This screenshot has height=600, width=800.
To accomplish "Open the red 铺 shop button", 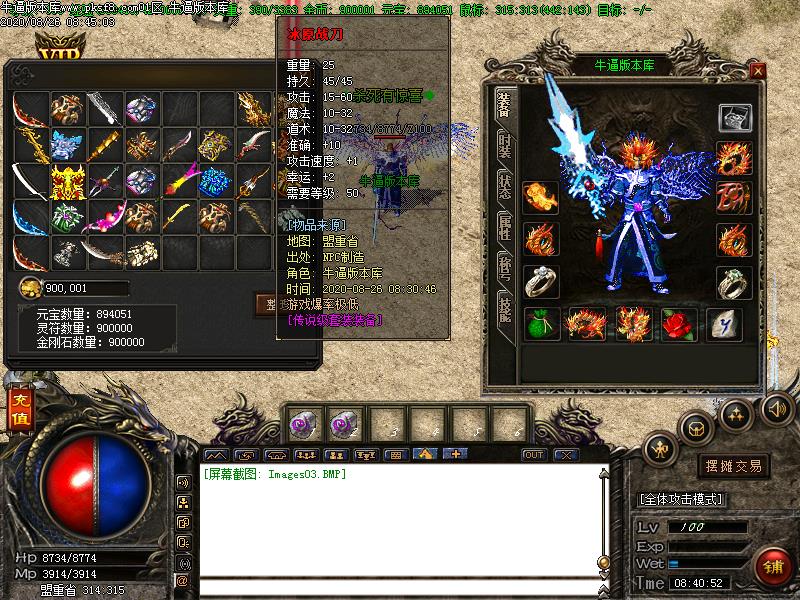I will (771, 566).
